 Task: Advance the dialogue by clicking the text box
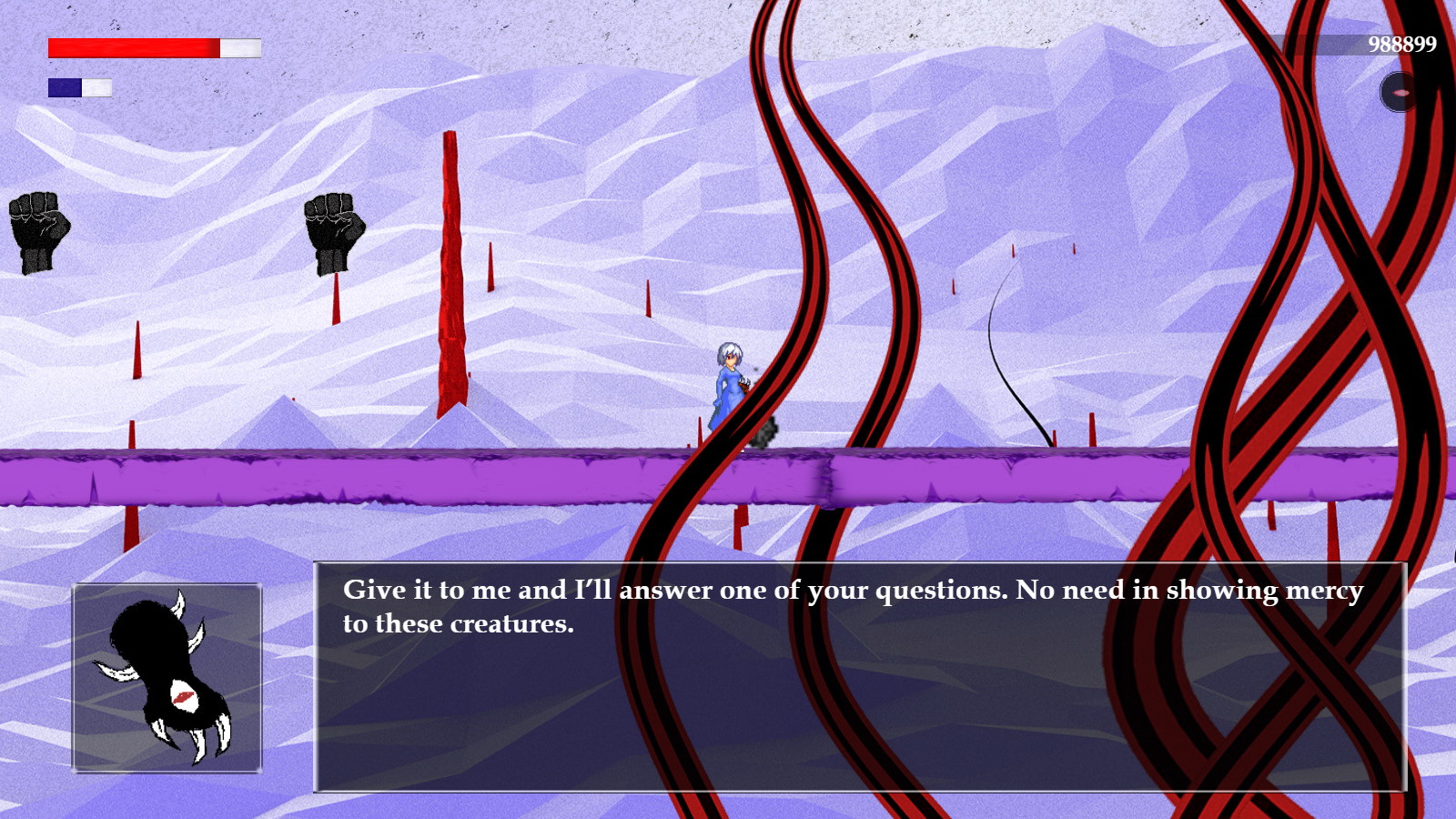[x=860, y=677]
